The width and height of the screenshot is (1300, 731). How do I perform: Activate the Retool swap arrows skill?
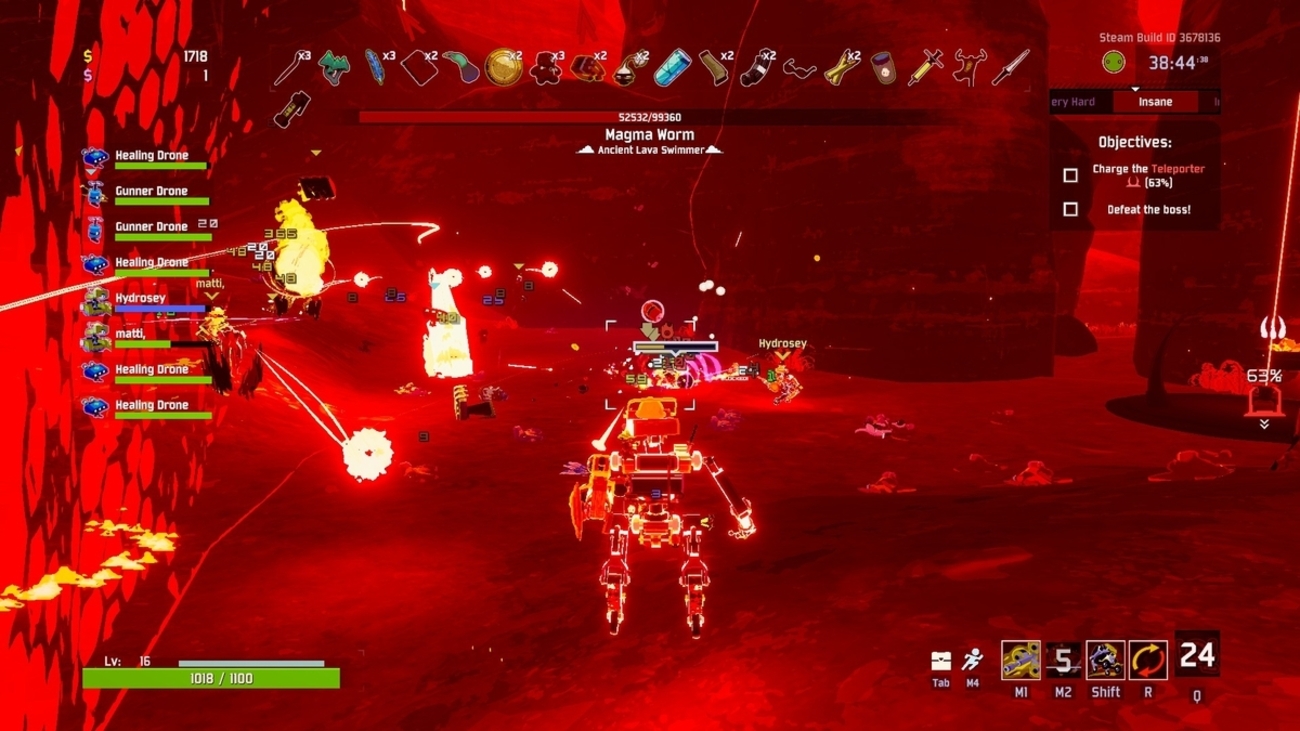click(x=1147, y=660)
